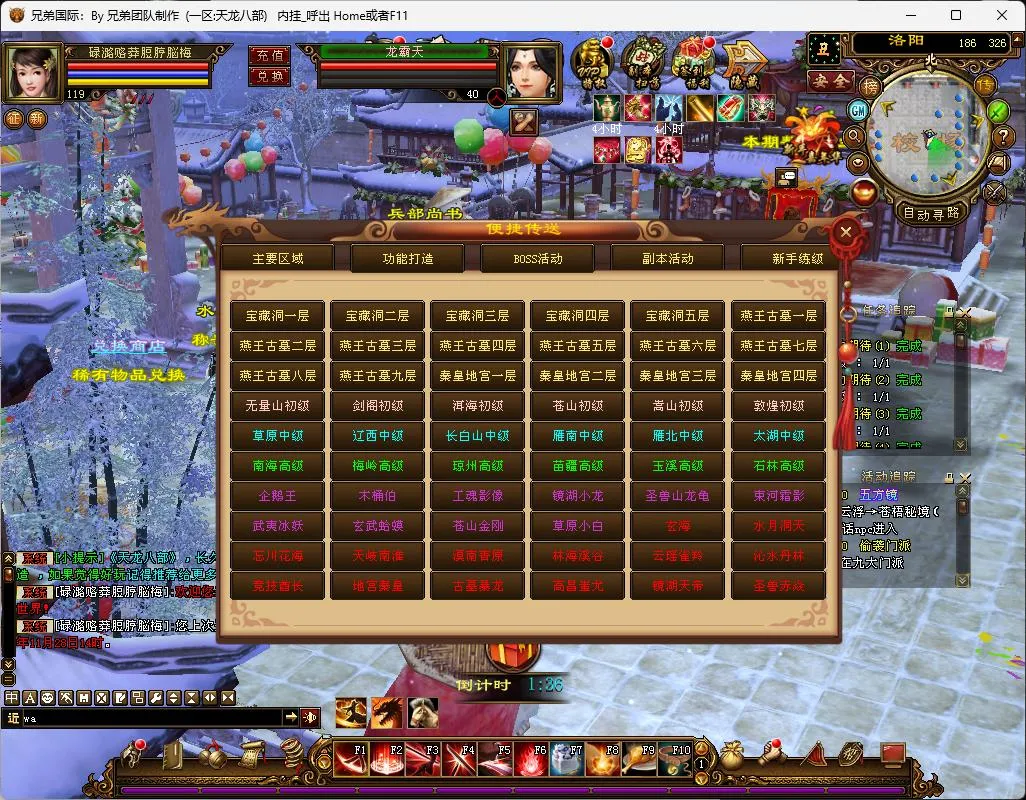
Task: Teleport to 宝藏洞一层
Action: point(278,315)
